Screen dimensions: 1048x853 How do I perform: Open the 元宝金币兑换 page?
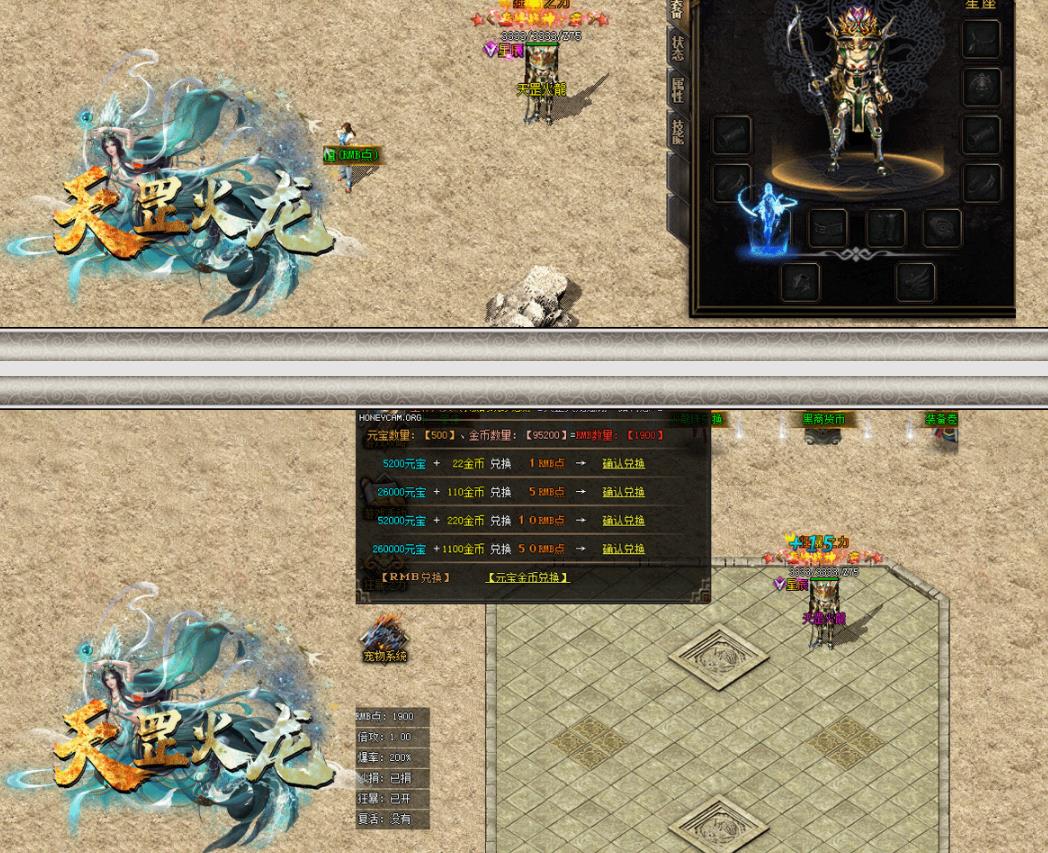528,578
